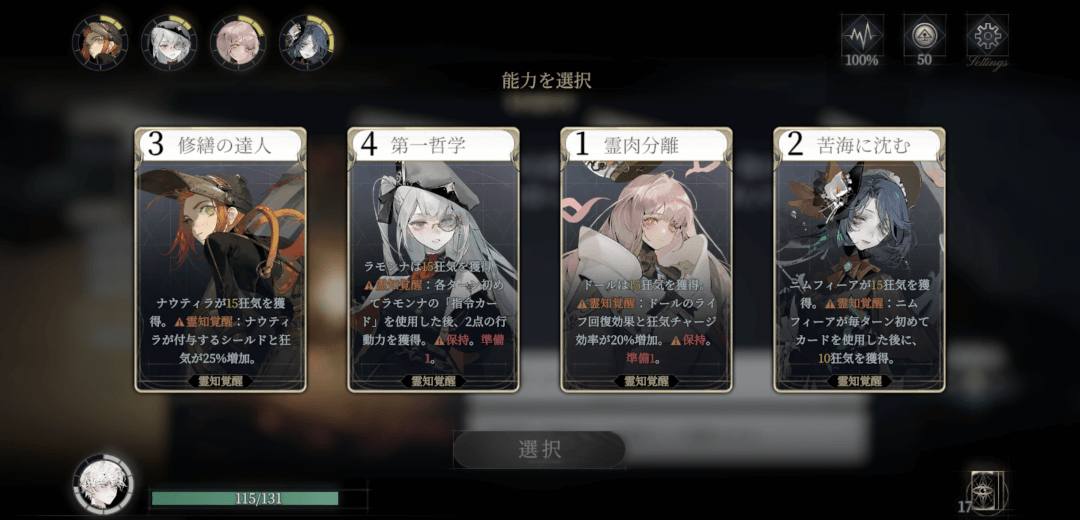This screenshot has height=520, width=1080.
Task: Pick the 霊肉分離 ability card
Action: [646, 260]
